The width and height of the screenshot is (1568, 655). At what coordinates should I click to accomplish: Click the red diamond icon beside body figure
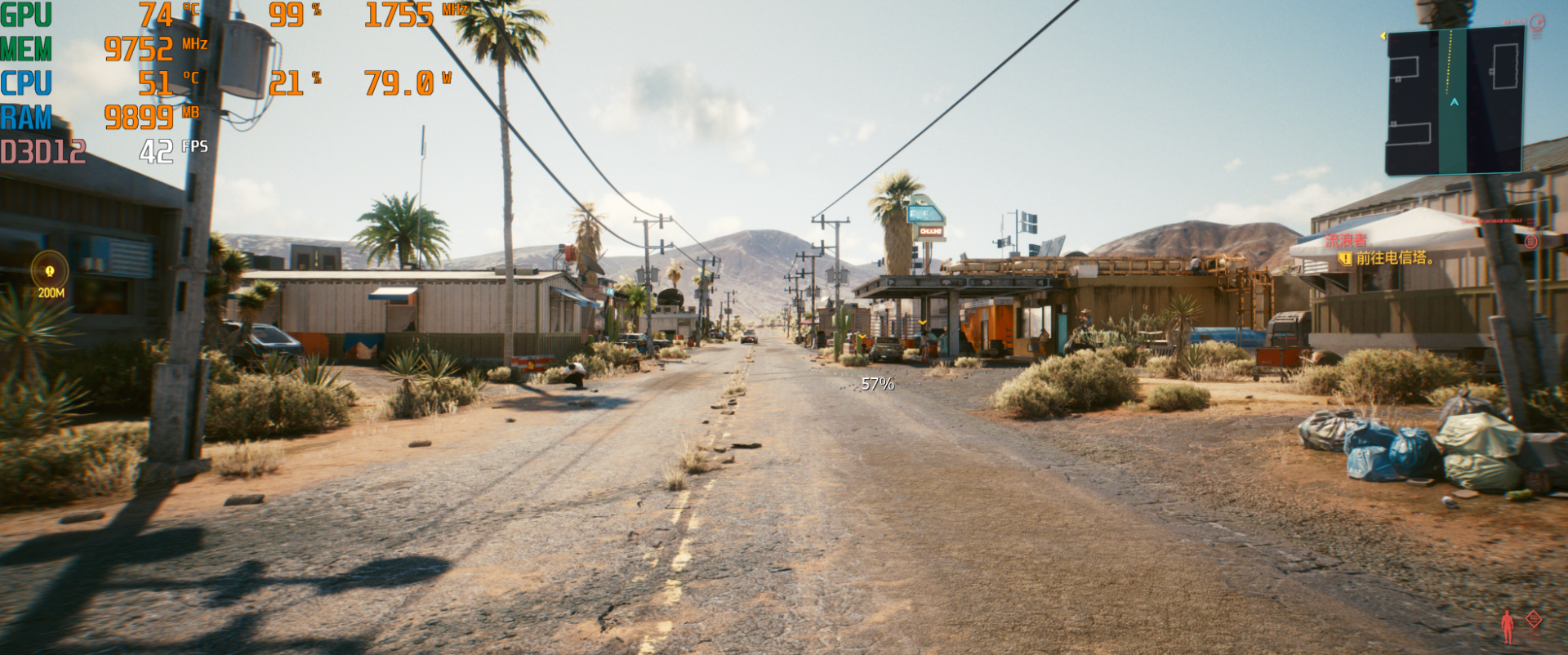point(1534,620)
